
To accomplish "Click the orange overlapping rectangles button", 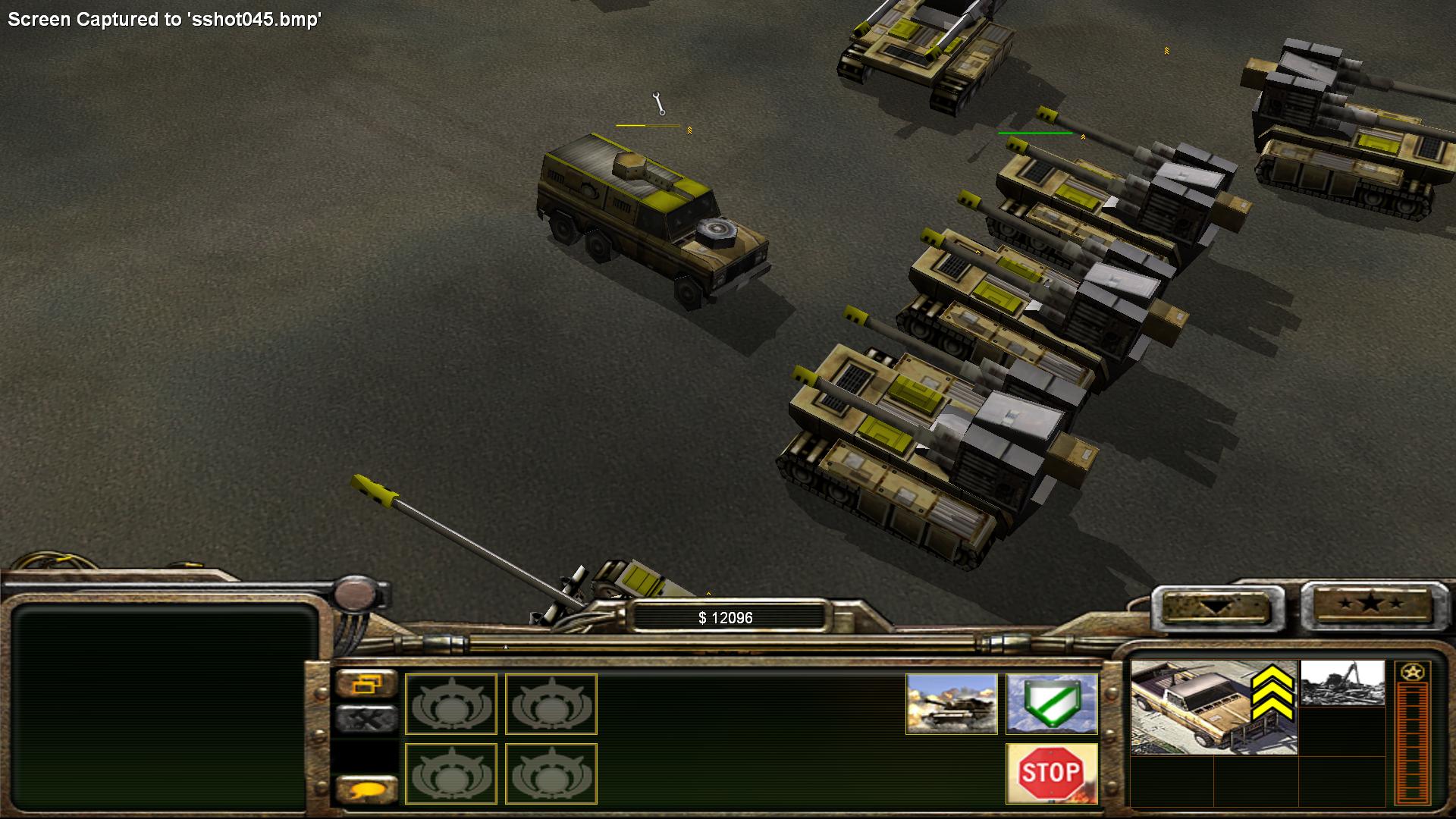I will 366,683.
